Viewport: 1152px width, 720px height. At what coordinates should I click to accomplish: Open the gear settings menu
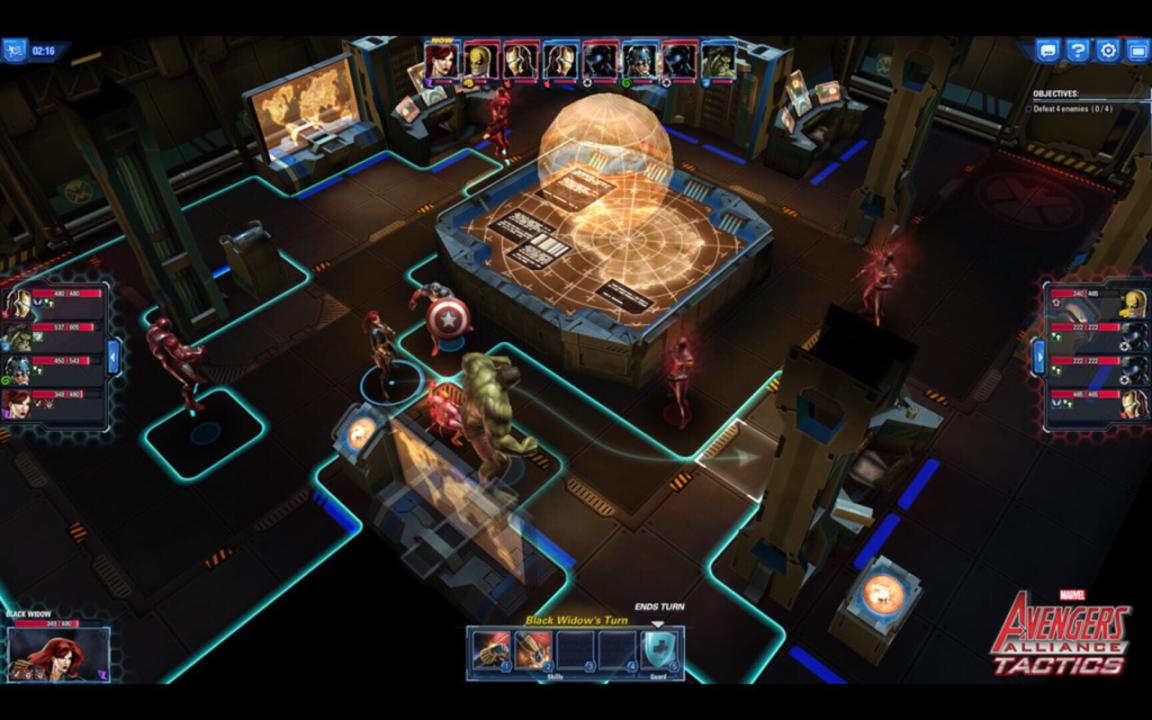1107,50
